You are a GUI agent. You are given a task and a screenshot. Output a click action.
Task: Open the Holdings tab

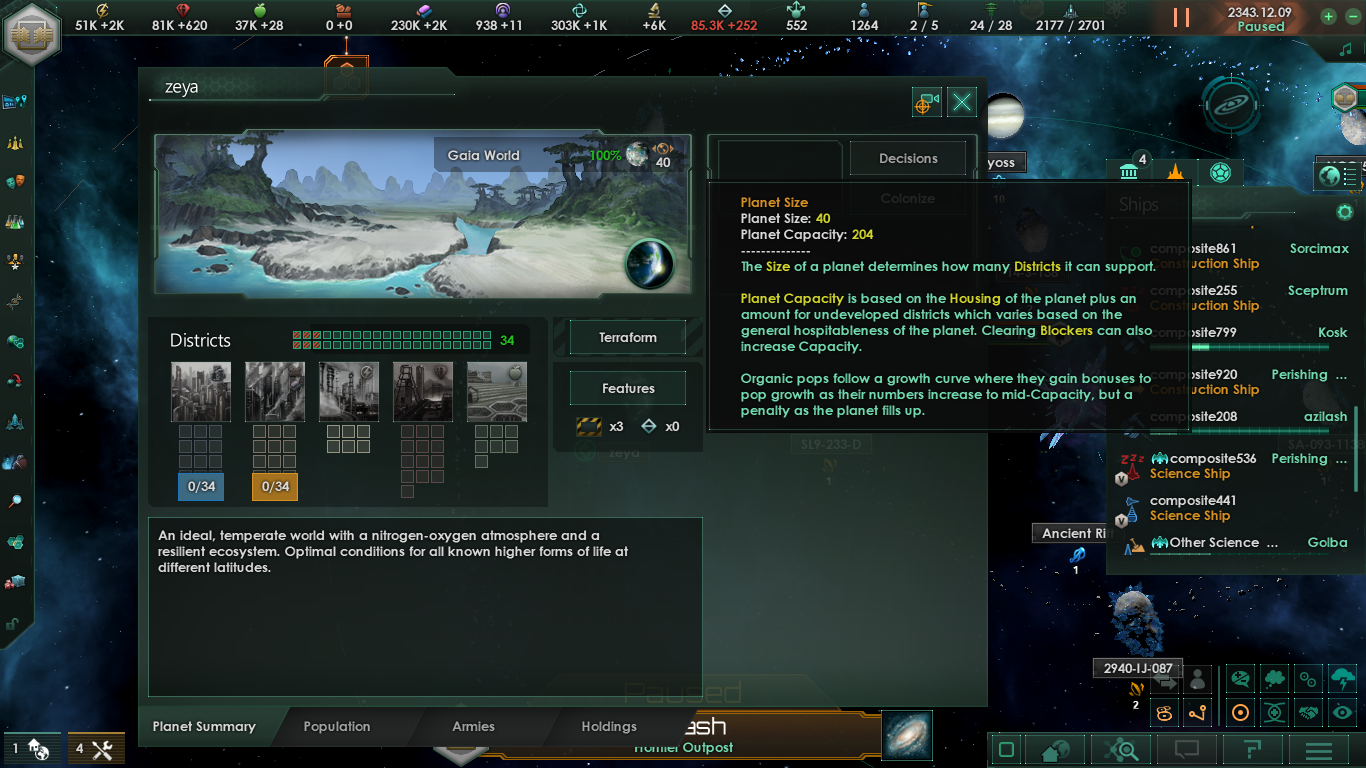pyautogui.click(x=609, y=727)
